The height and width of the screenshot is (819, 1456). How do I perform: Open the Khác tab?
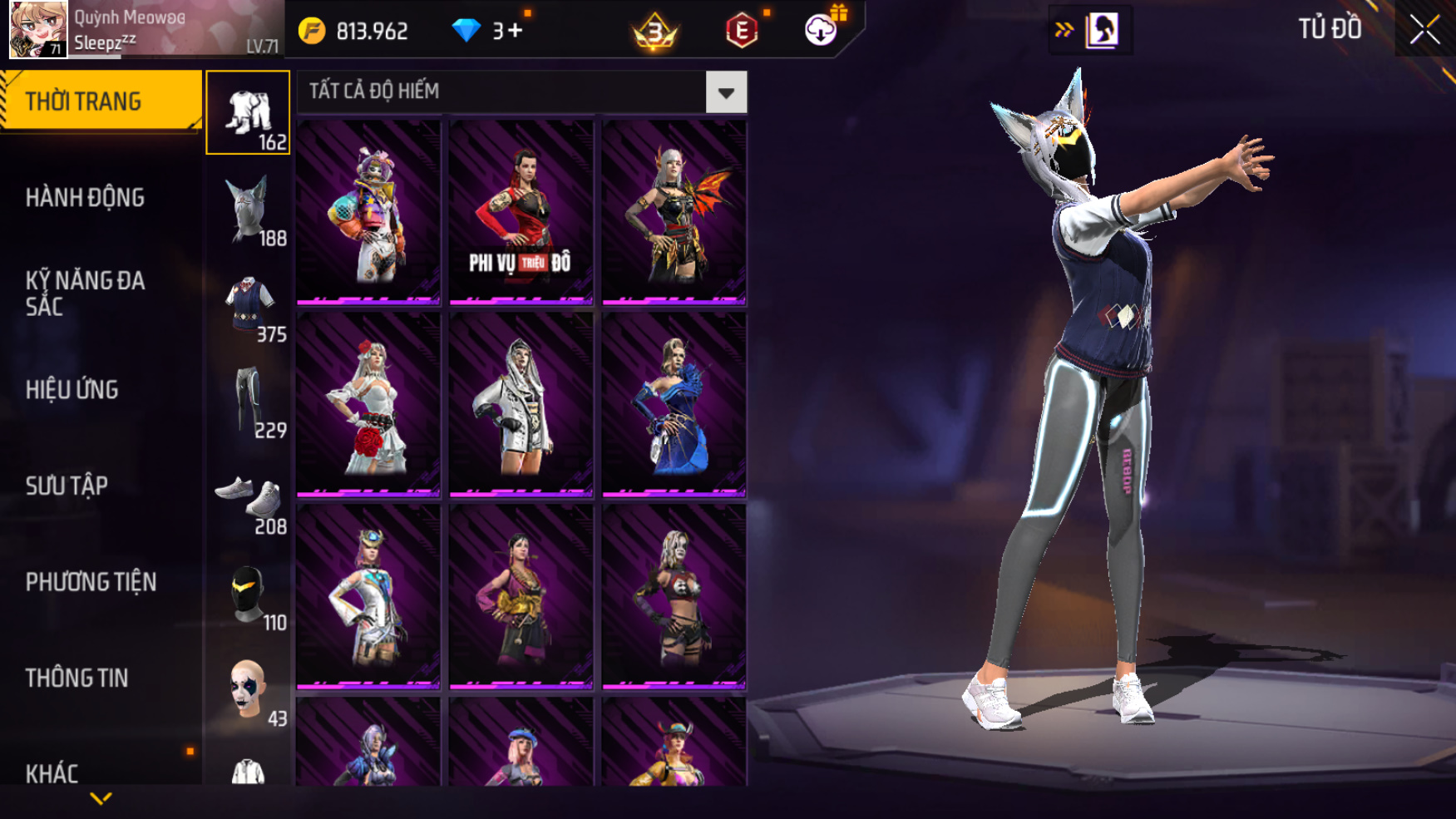(52, 773)
